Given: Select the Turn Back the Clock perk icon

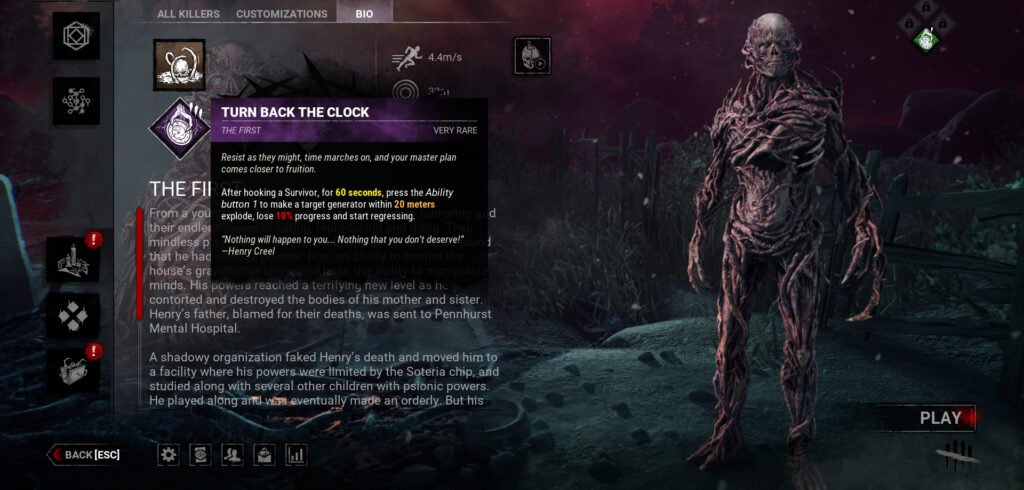Looking at the screenshot, I should (180, 129).
